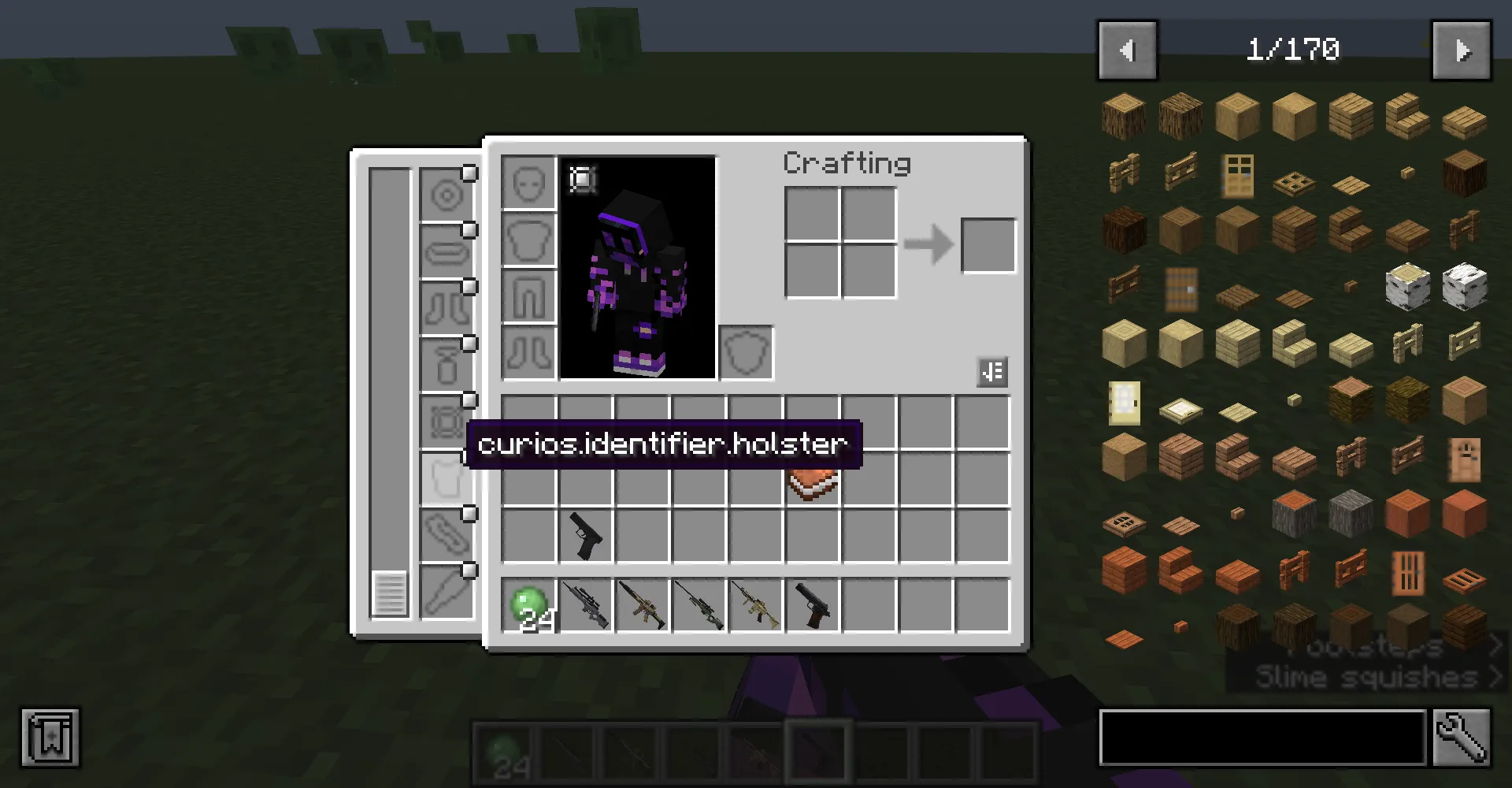Viewport: 1512px width, 788px height.
Task: Click the leggings armor slot
Action: 529,297
